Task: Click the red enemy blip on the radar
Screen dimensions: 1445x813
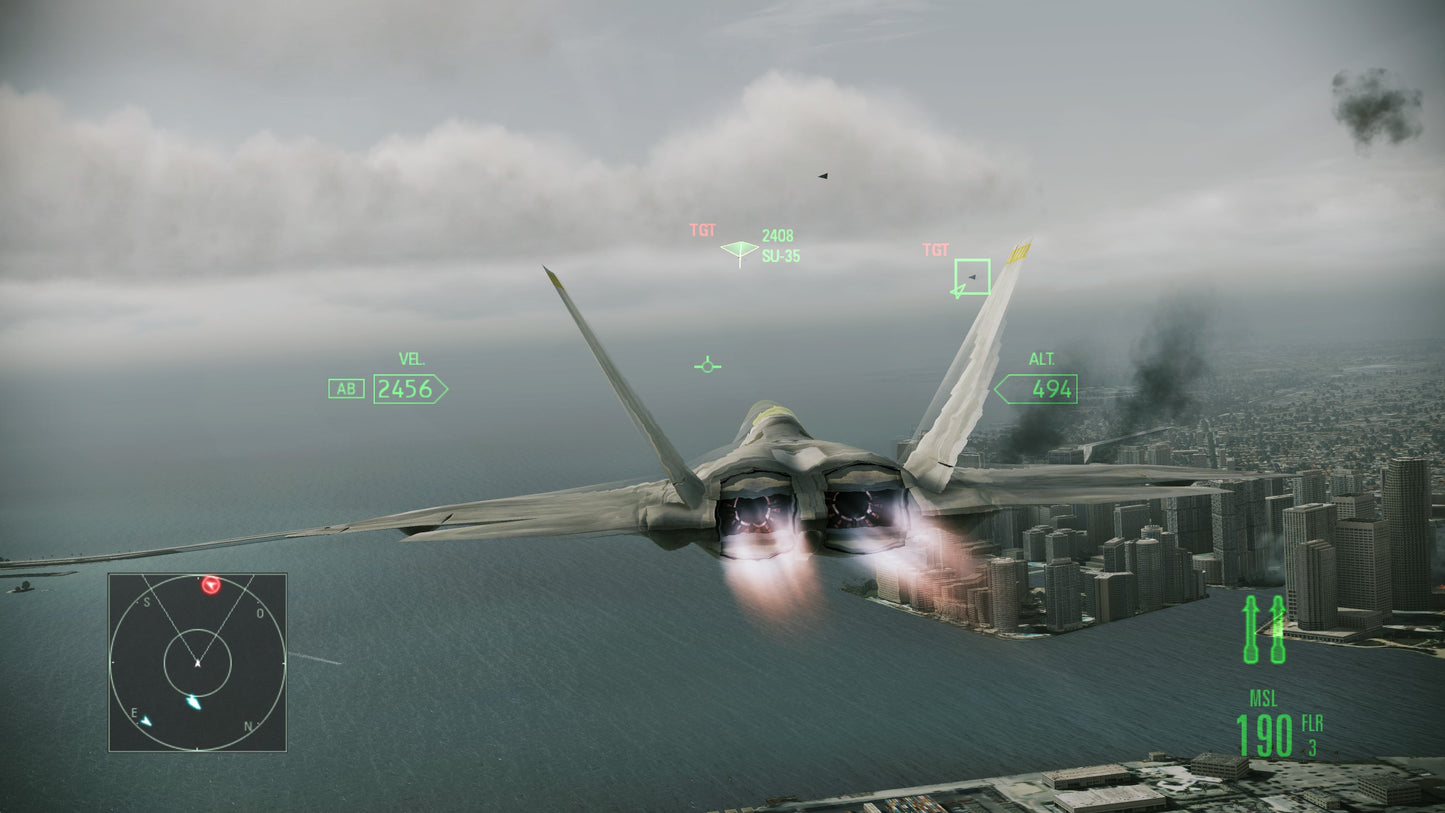Action: coord(210,586)
